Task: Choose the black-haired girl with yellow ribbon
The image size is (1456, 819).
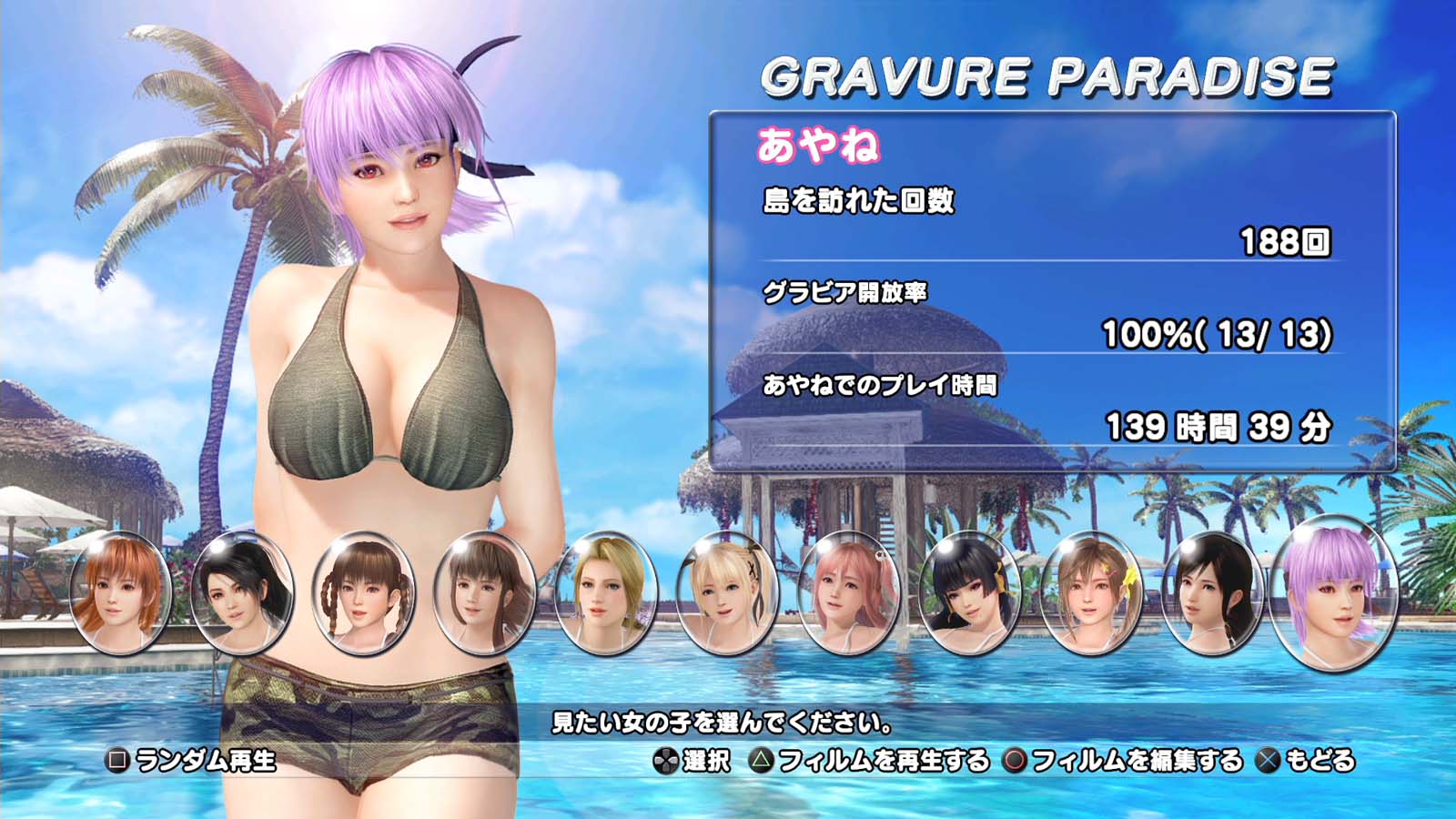Action: click(x=969, y=591)
